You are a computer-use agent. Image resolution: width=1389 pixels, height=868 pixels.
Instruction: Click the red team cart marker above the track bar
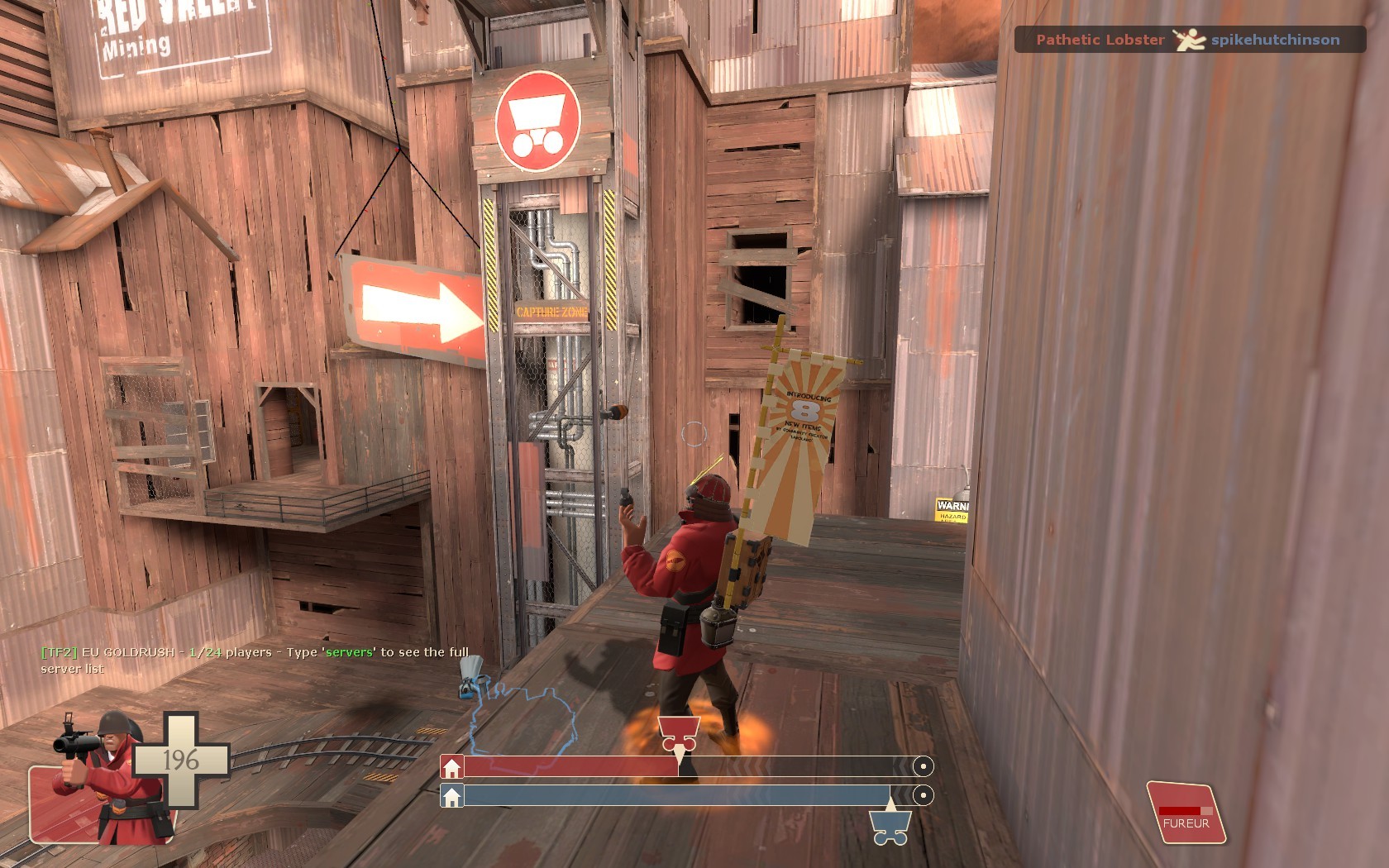[678, 732]
